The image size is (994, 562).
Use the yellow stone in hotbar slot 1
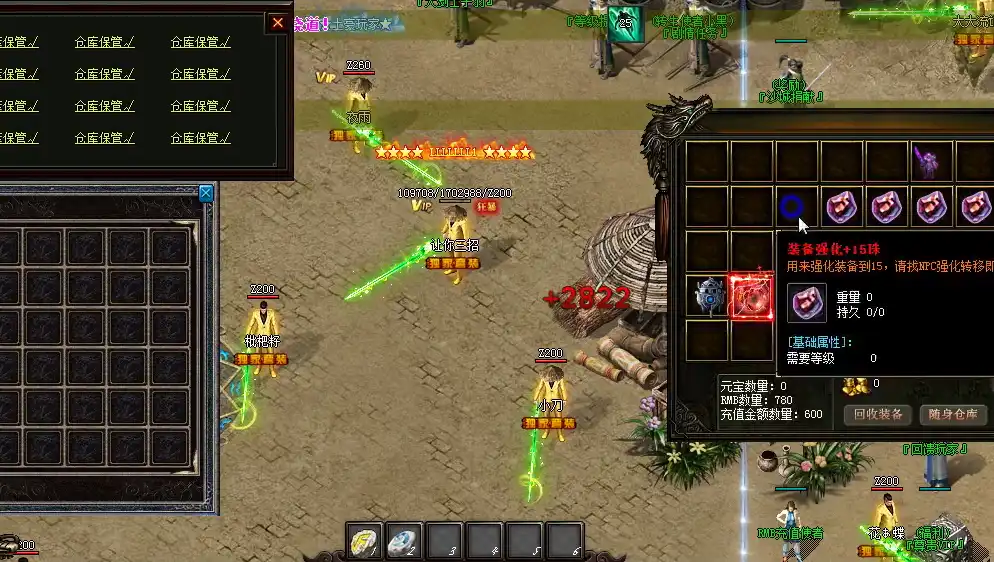tap(364, 541)
